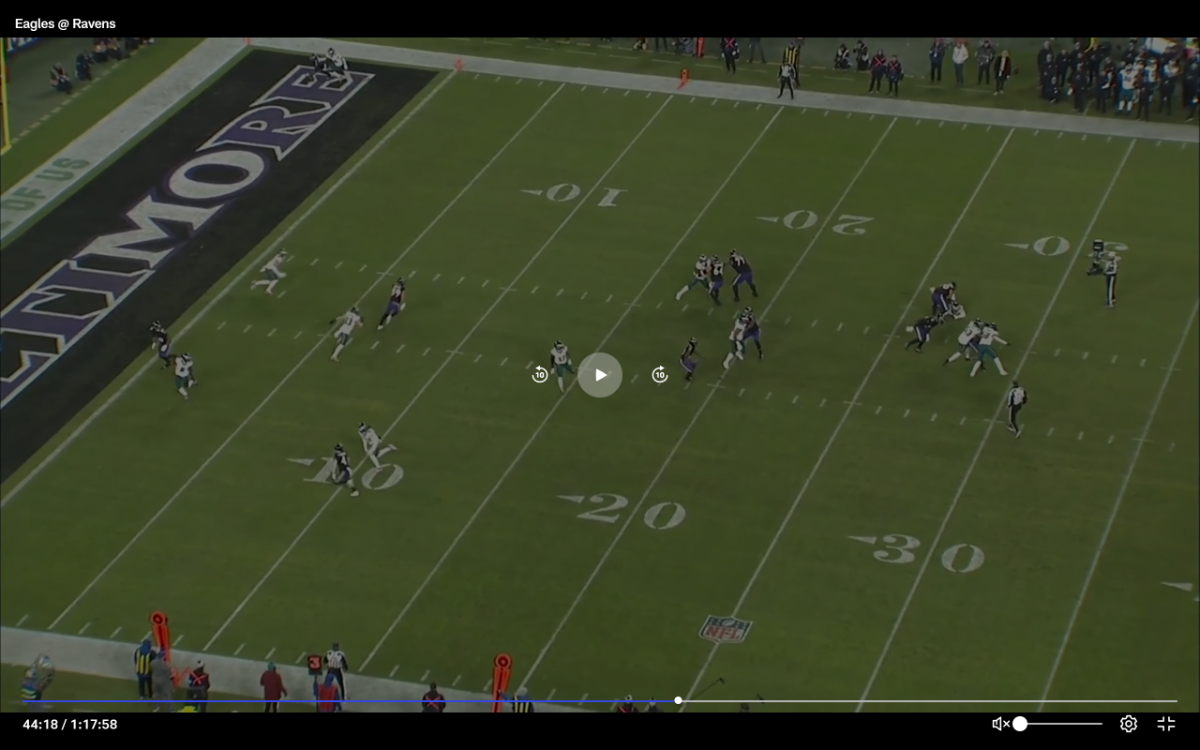The width and height of the screenshot is (1200, 750).
Task: Open the video settings gear
Action: coord(1128,724)
